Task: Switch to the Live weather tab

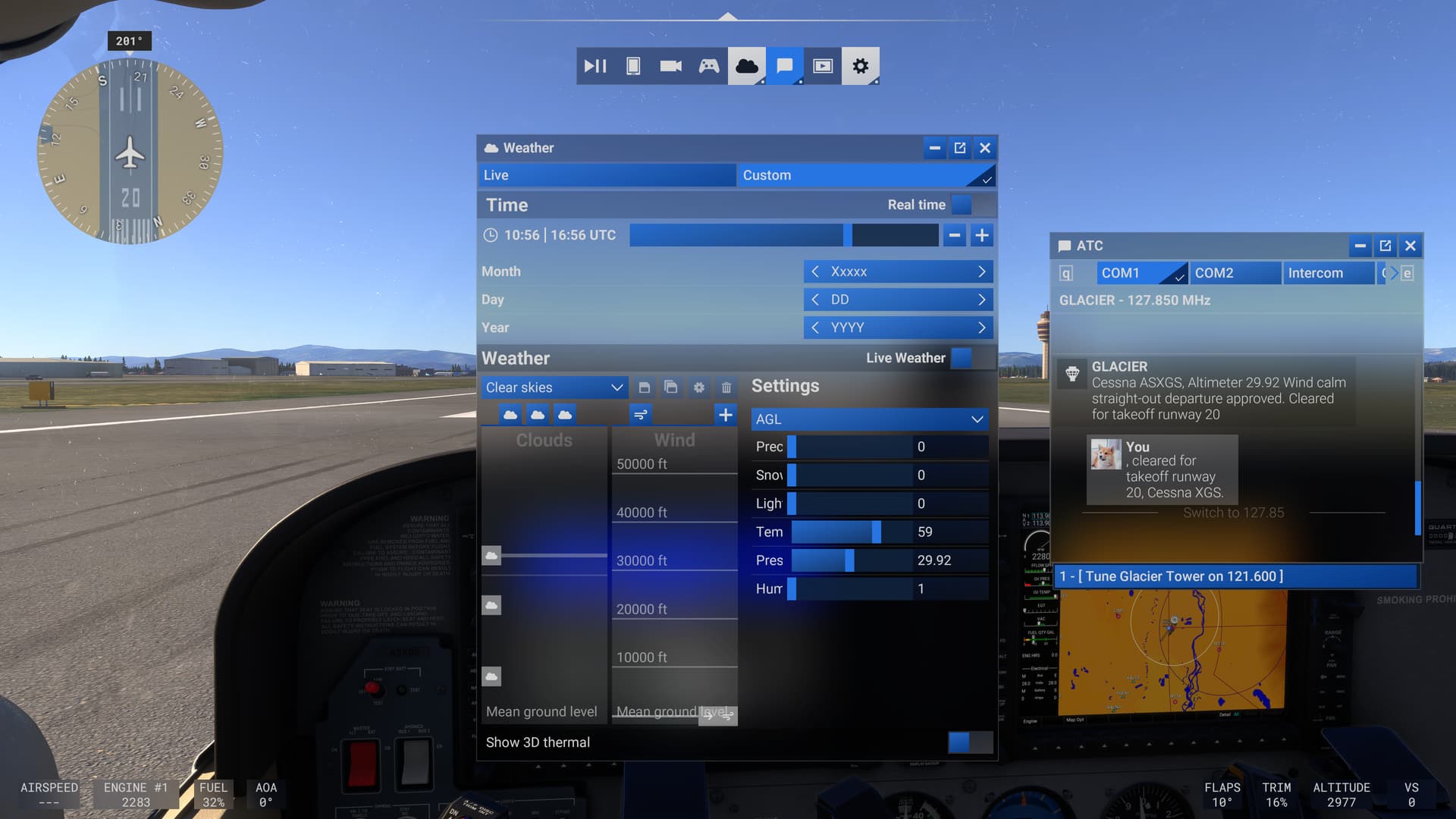Action: [x=607, y=175]
